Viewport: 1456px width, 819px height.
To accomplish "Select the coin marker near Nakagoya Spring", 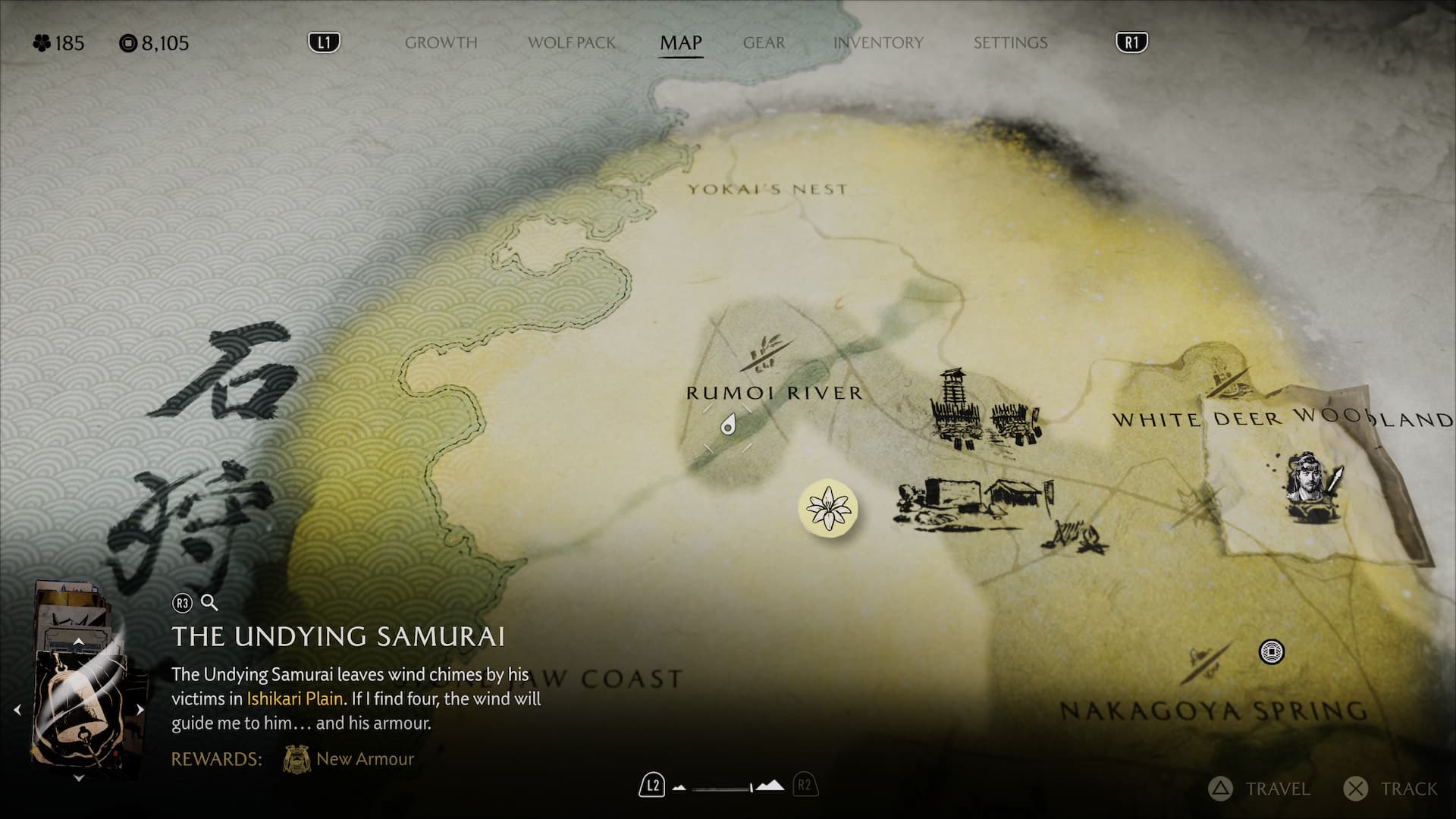I will (1271, 651).
